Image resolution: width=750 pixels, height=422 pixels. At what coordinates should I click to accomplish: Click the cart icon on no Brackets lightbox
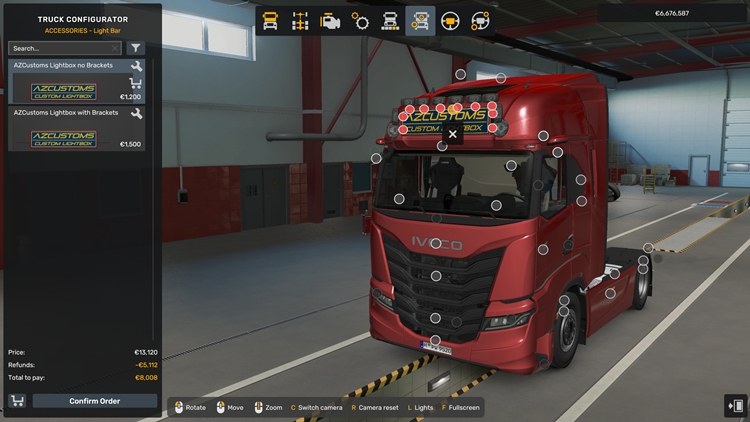pos(136,83)
